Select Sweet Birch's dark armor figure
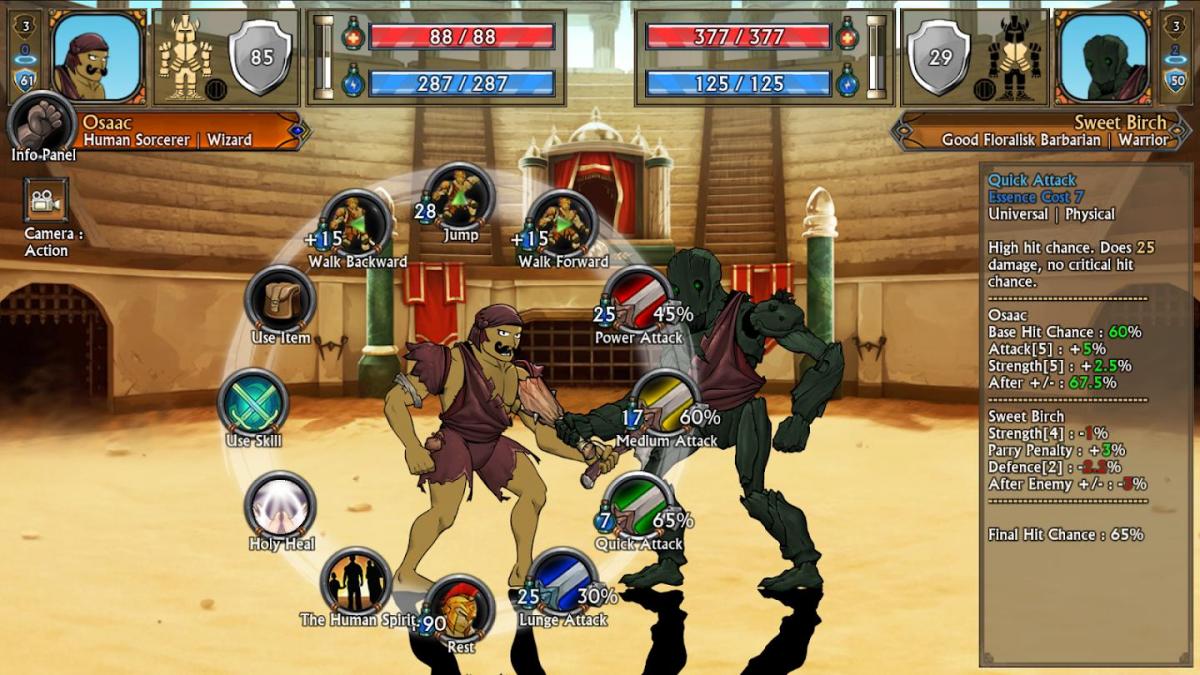The height and width of the screenshot is (675, 1200). point(1015,58)
